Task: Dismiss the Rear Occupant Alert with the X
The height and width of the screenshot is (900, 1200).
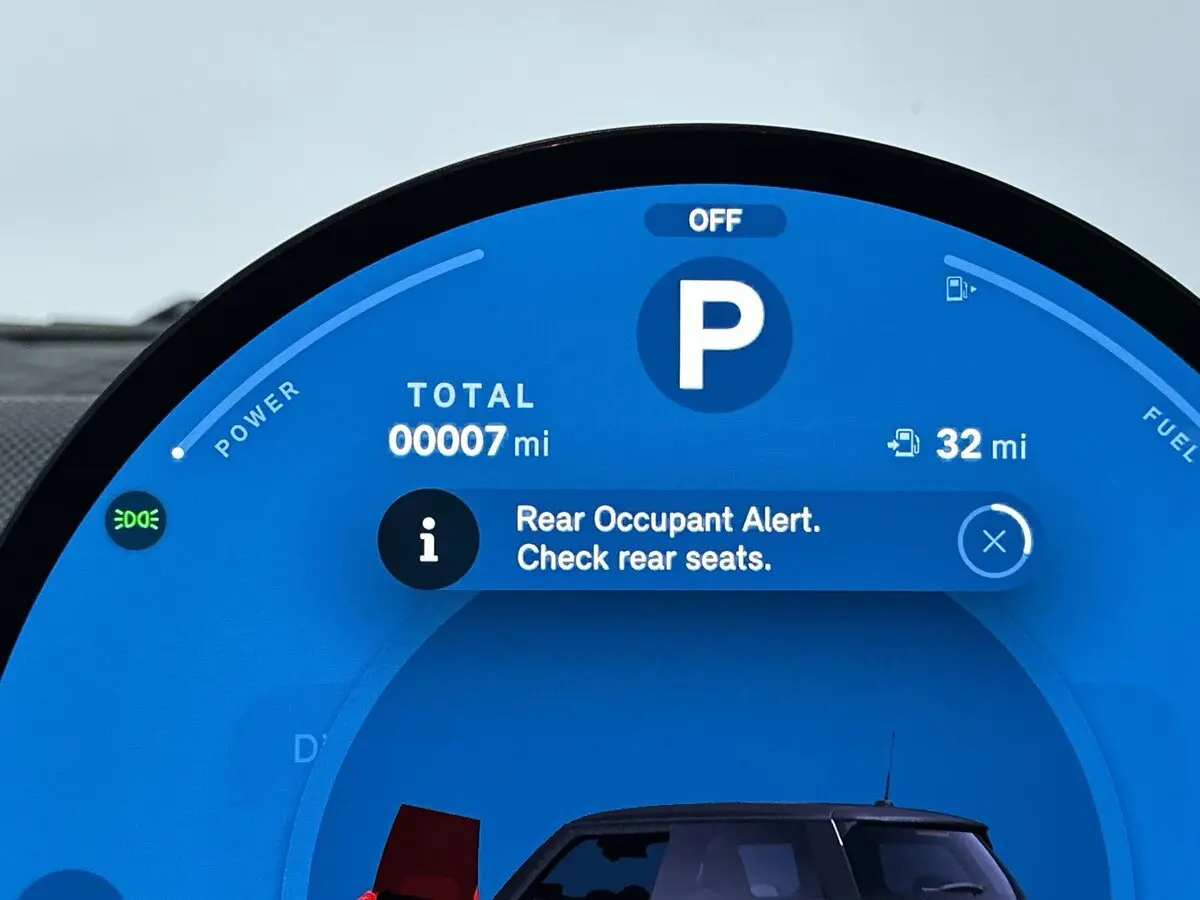Action: point(994,541)
